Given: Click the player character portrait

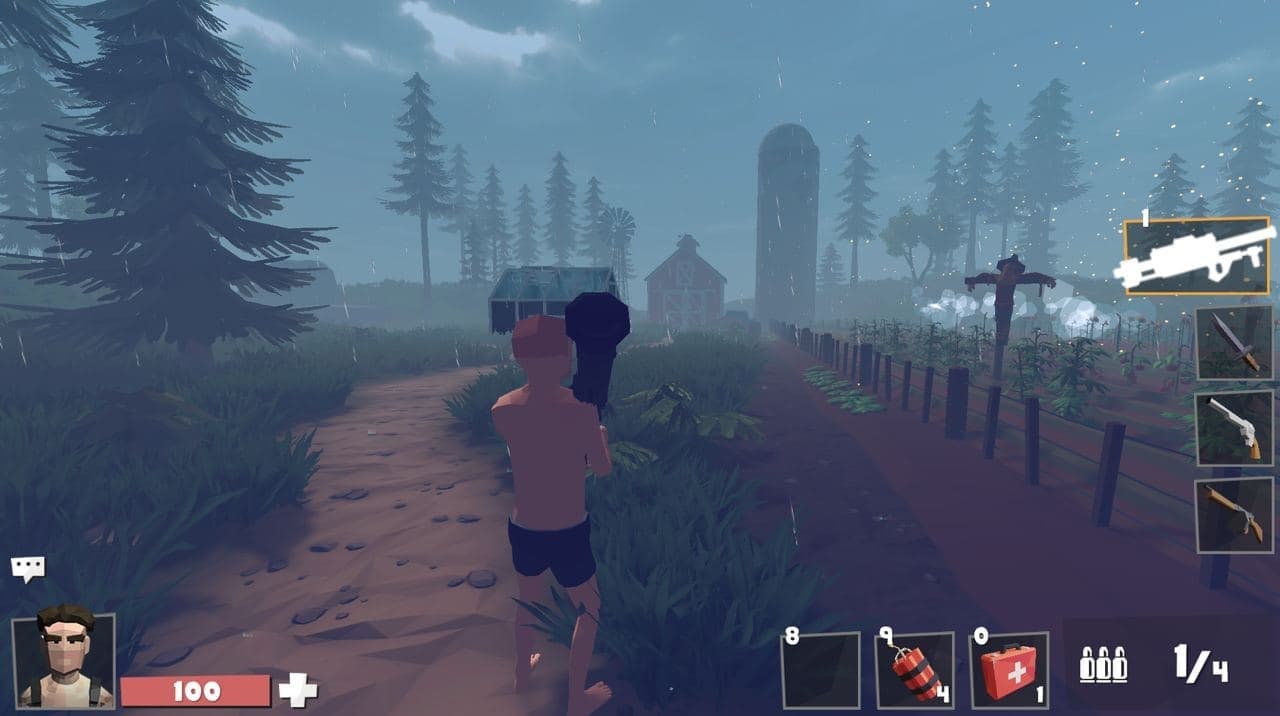Looking at the screenshot, I should (64, 660).
